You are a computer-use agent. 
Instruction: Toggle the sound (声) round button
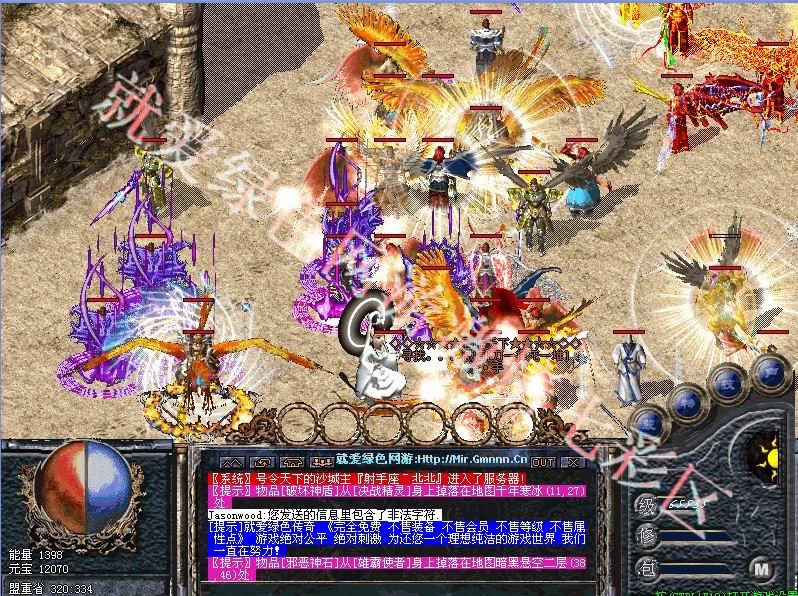point(770,372)
